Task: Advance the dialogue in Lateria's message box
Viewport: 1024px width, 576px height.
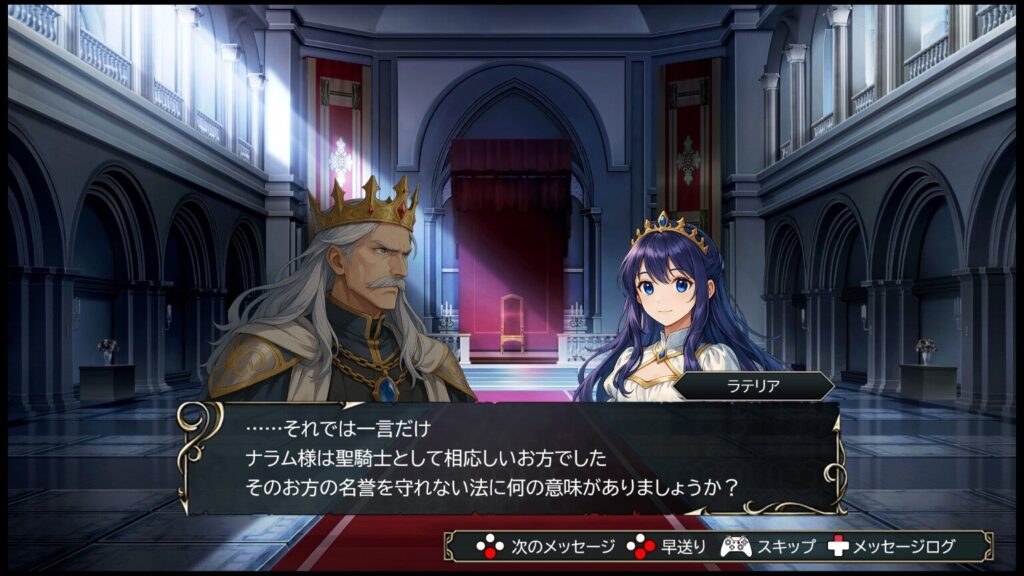Action: 510,459
